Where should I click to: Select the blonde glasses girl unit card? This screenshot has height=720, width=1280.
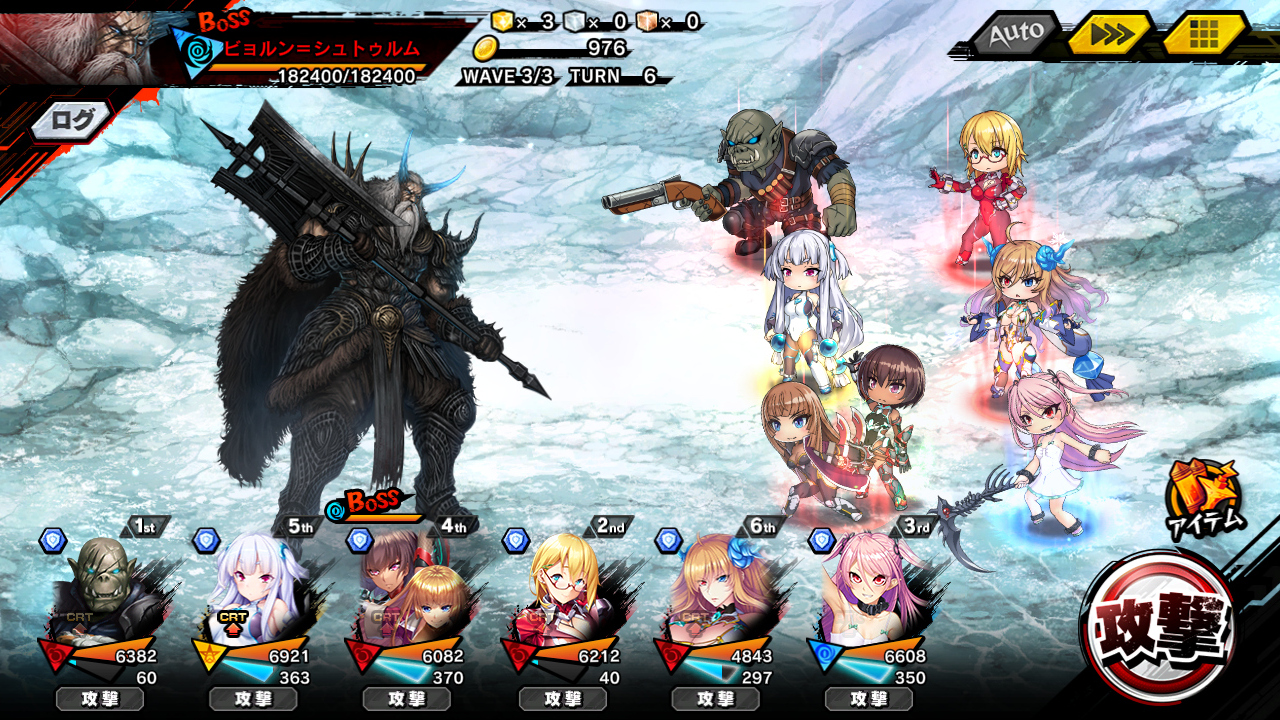pos(562,590)
